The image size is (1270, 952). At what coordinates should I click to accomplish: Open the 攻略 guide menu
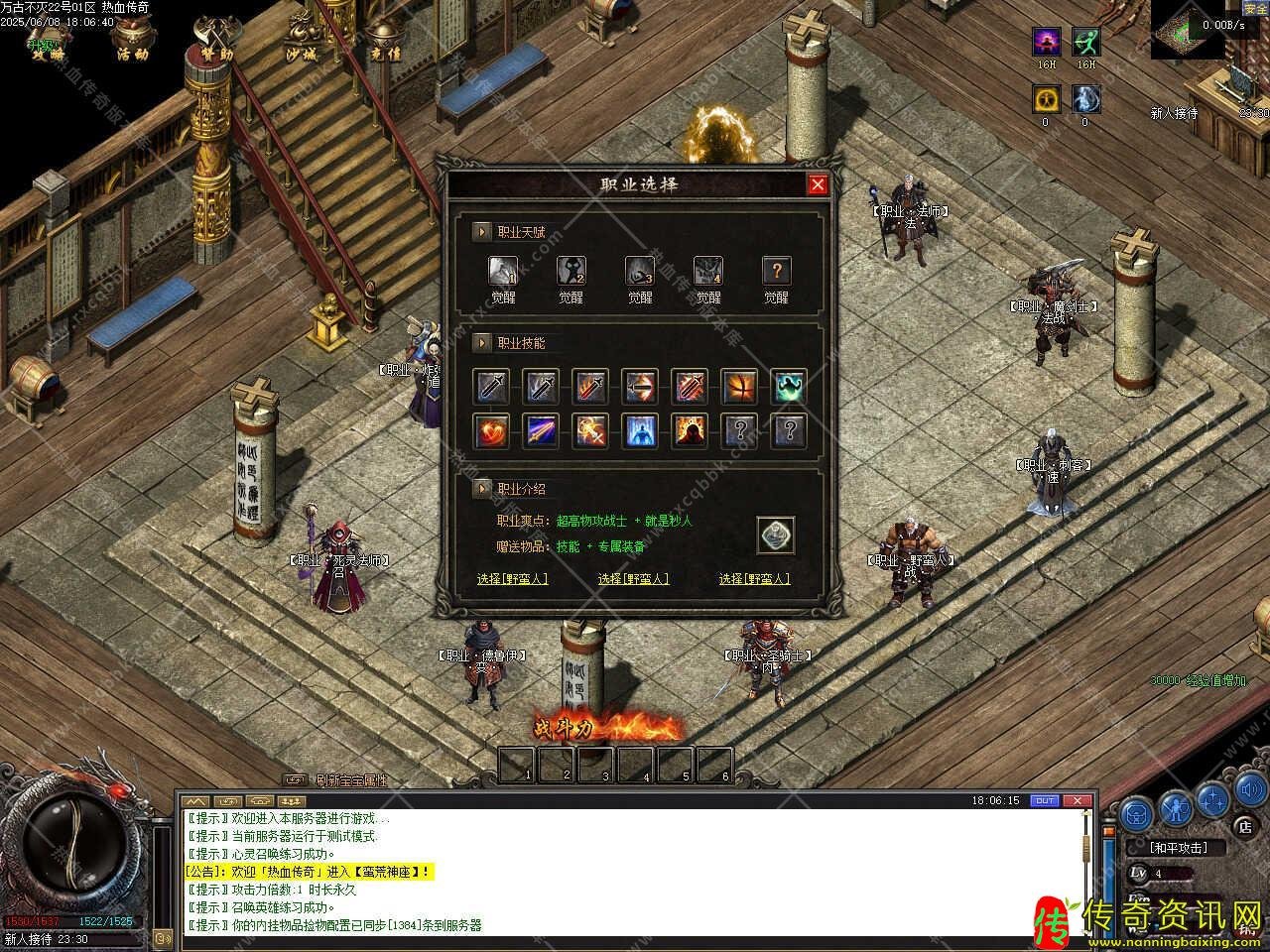point(48,40)
